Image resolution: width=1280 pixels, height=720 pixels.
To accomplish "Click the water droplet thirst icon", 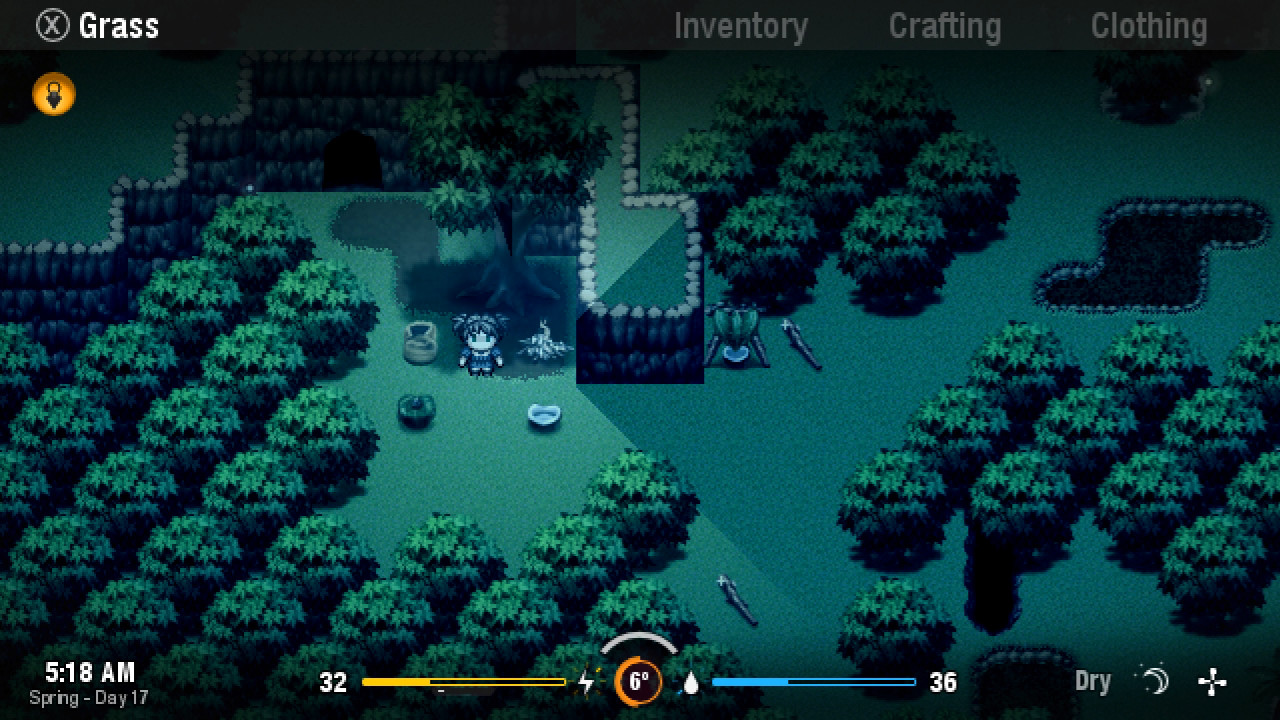I will (x=690, y=684).
